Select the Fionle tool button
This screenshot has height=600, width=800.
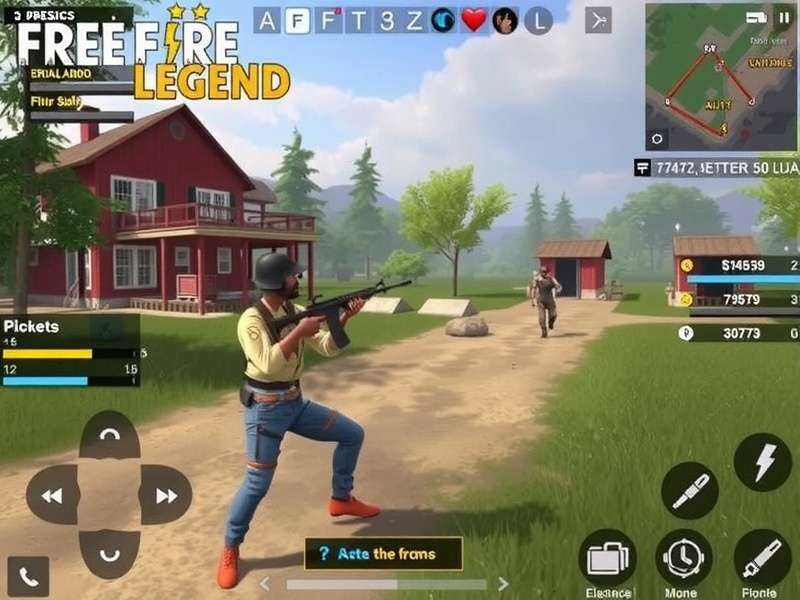pyautogui.click(x=762, y=557)
